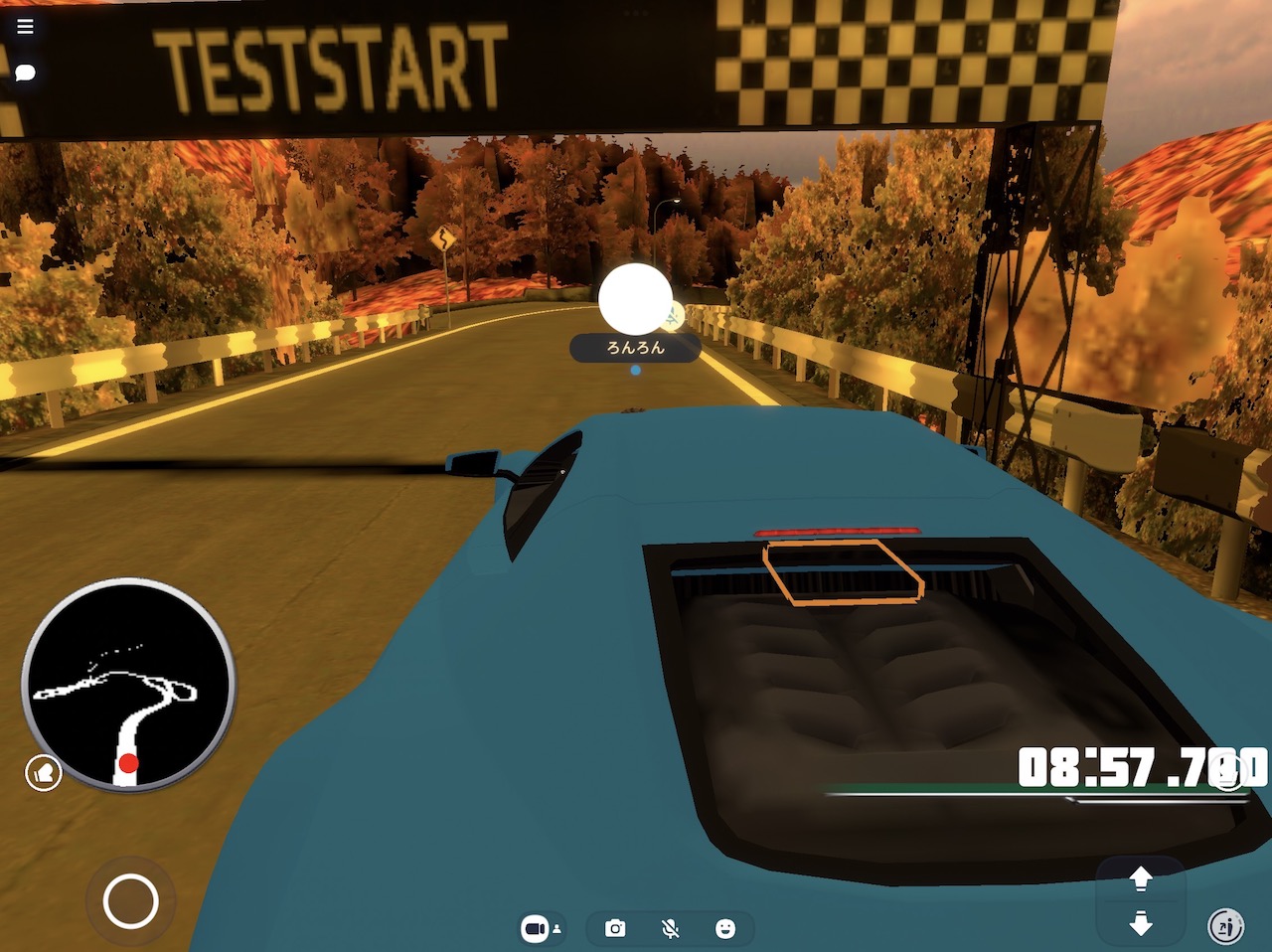Open the Roblox hamburger menu

pos(24,26)
